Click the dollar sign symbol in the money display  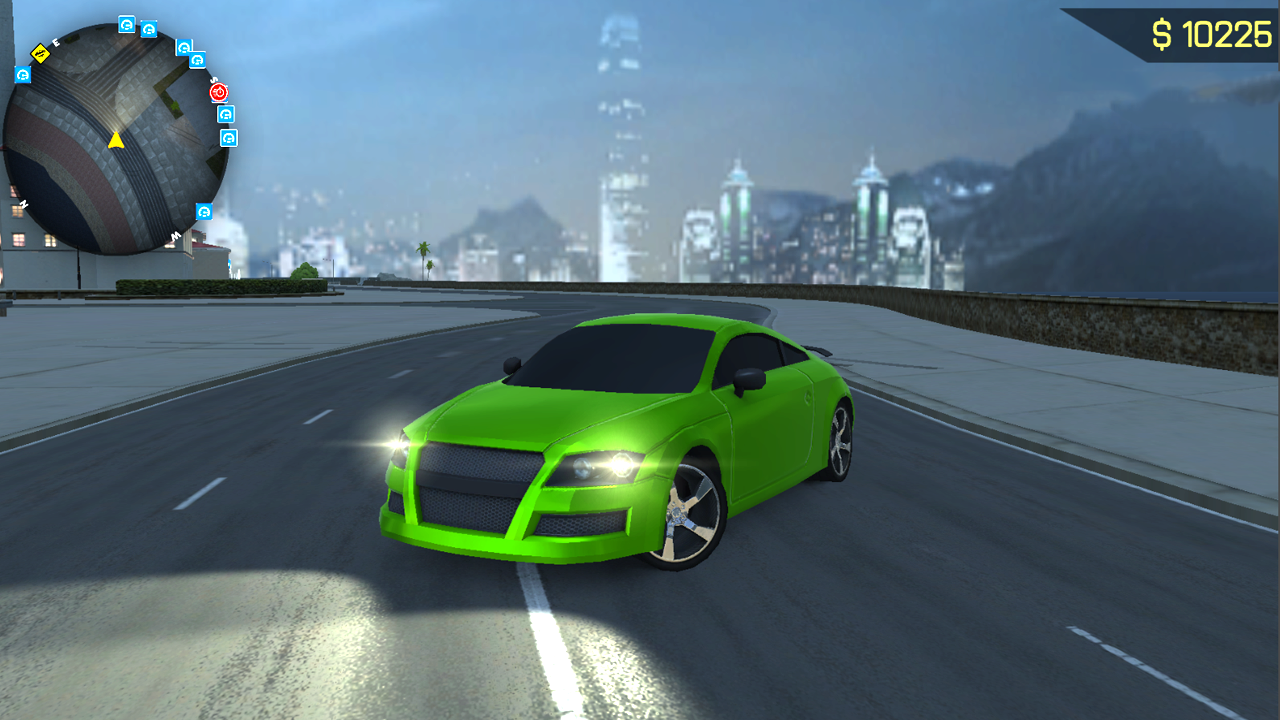(1163, 33)
